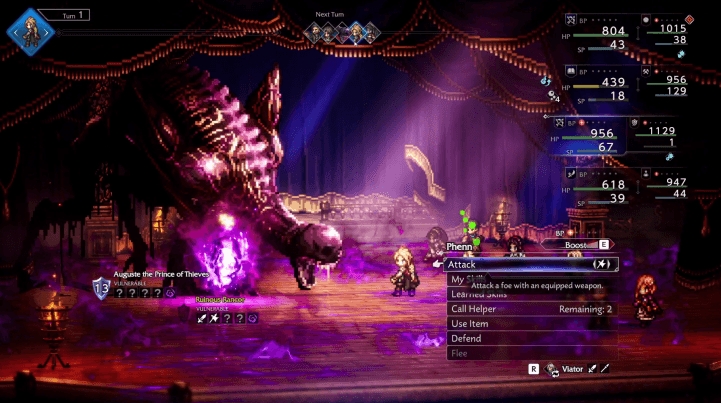Open the My Skills command

click(x=530, y=279)
